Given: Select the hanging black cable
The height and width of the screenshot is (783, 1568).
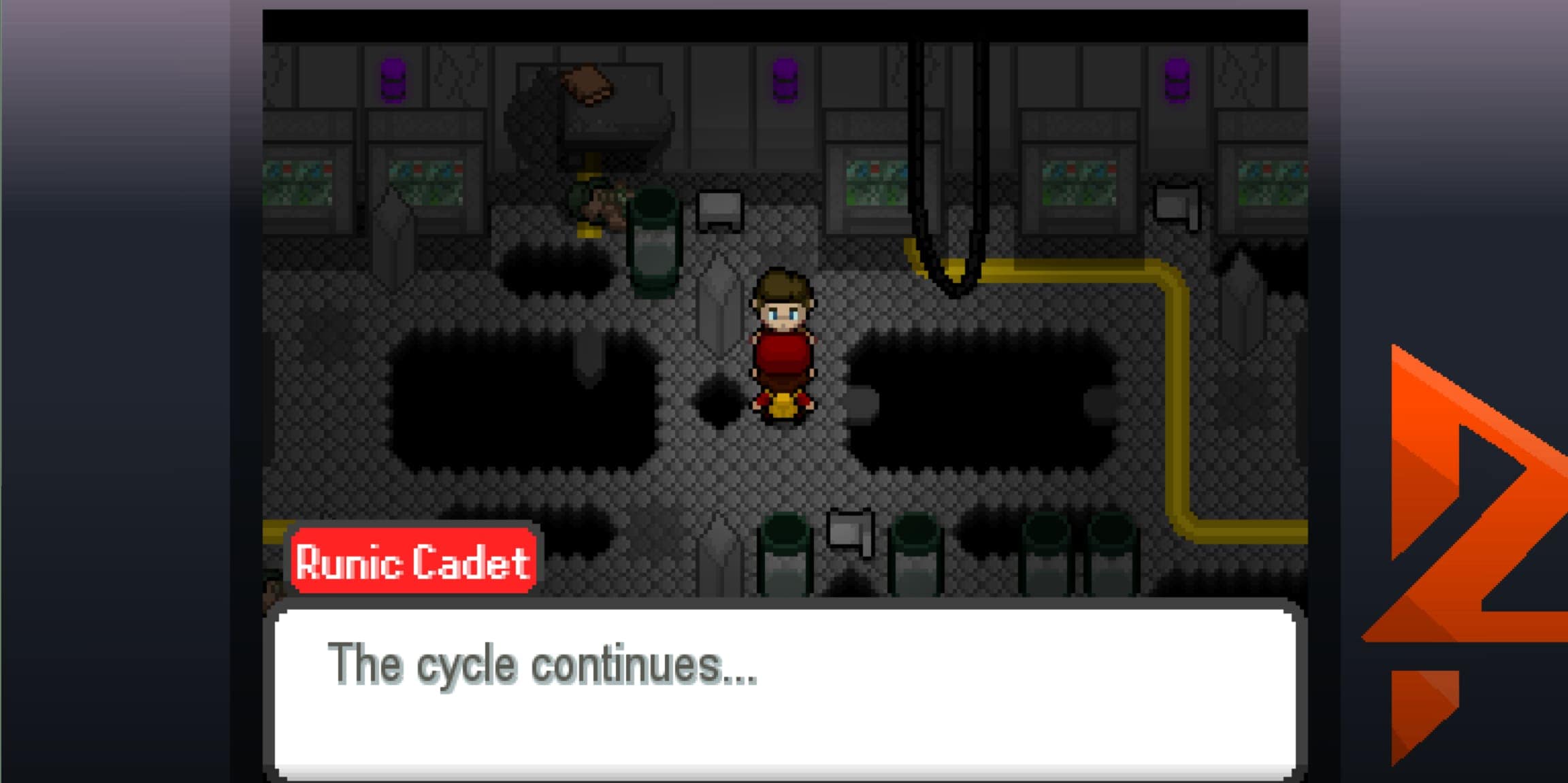Looking at the screenshot, I should tap(946, 150).
